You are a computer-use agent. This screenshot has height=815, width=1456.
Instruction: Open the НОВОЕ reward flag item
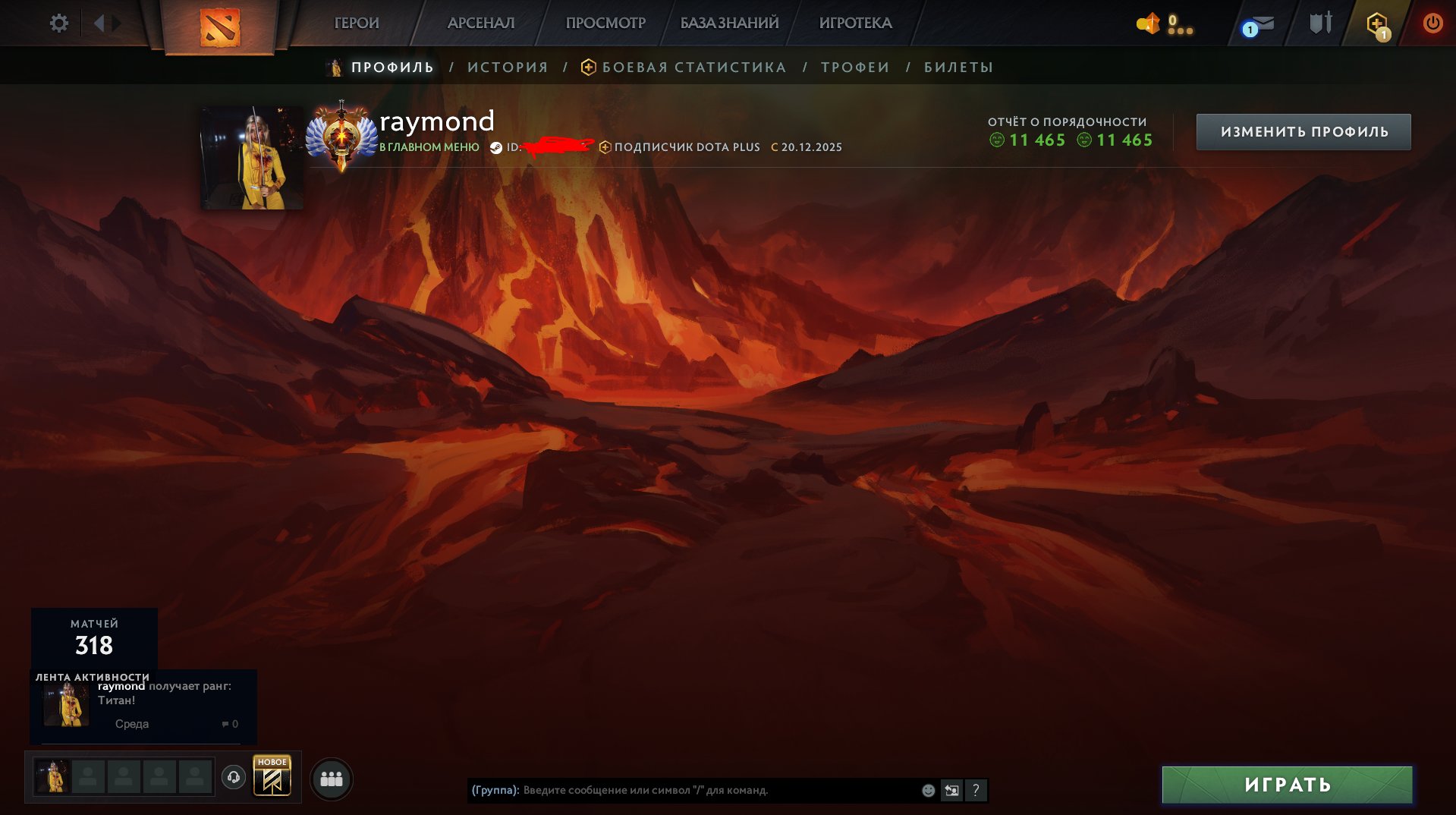272,777
